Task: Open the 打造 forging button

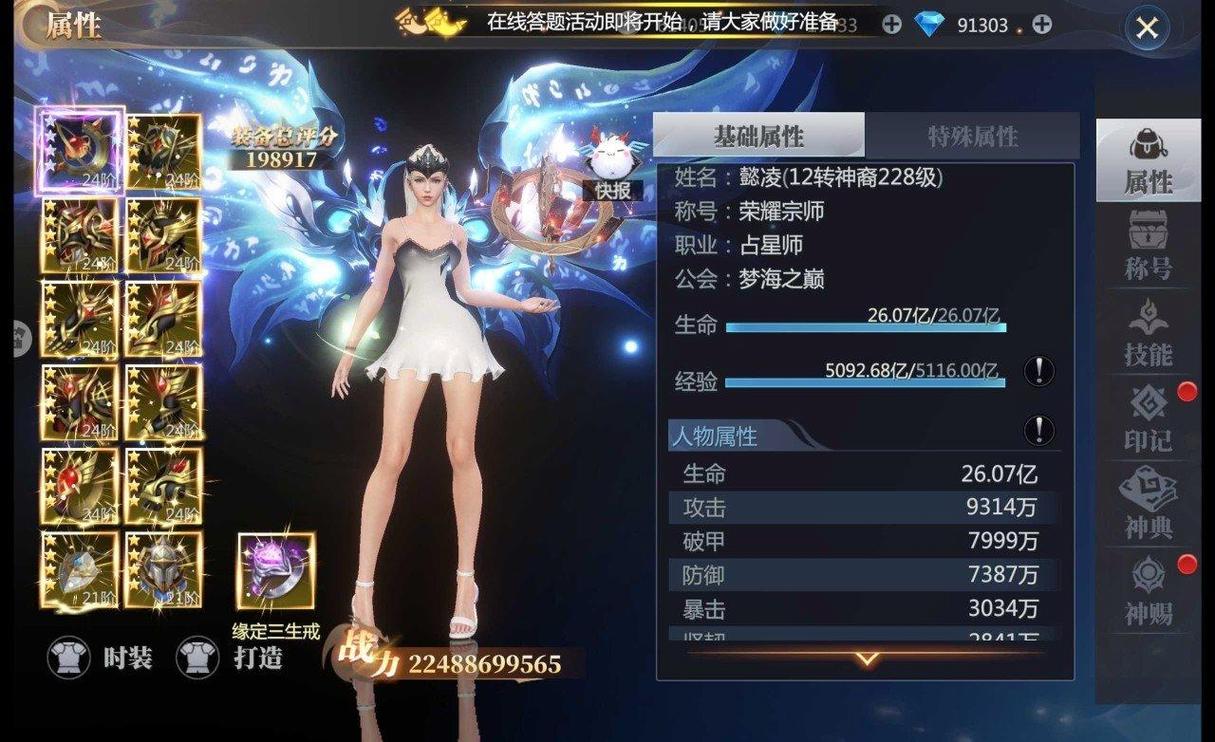Action: coord(230,657)
